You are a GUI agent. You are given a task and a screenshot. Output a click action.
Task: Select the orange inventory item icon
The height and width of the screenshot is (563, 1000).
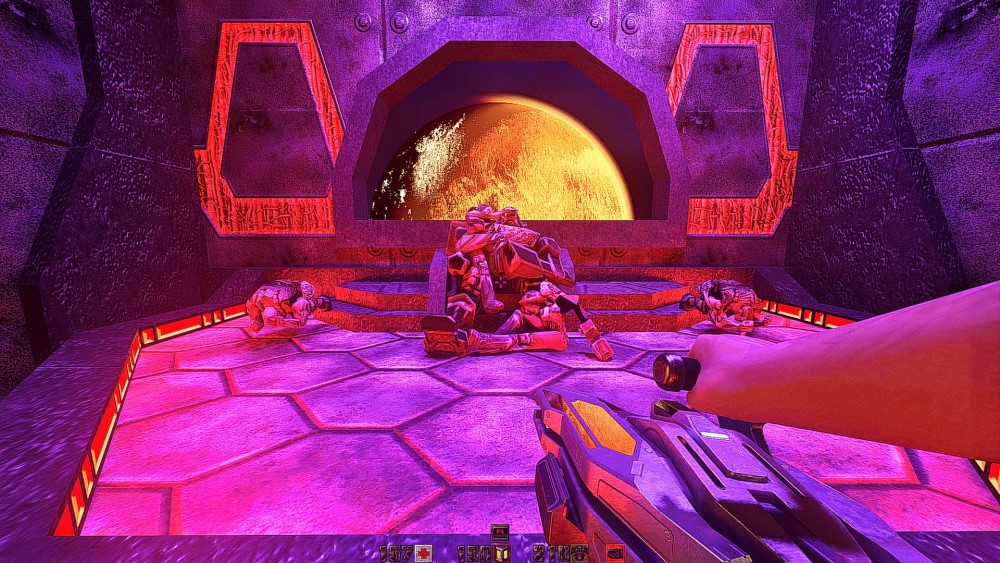click(x=613, y=552)
